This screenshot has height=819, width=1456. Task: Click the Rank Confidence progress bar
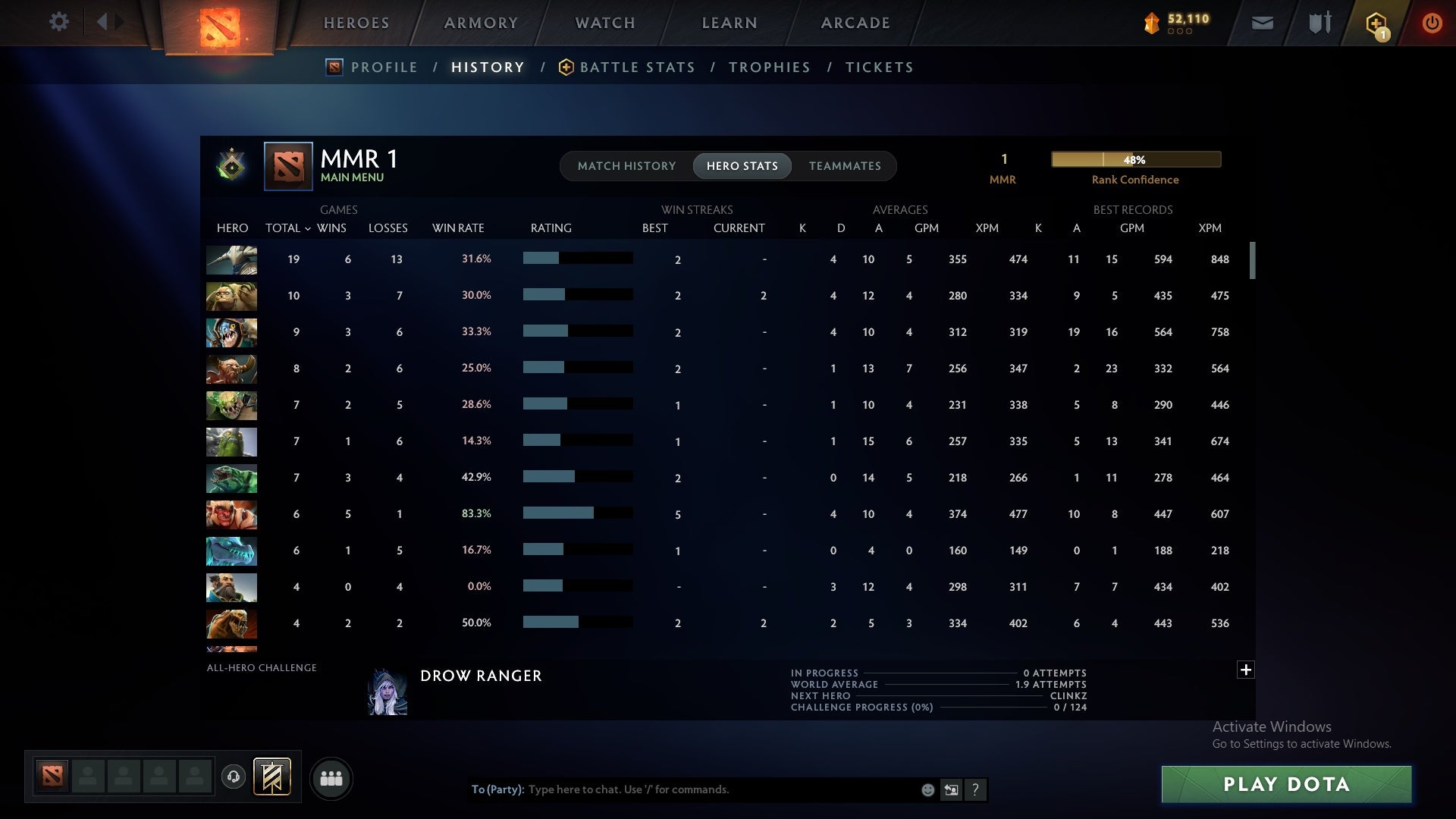pos(1135,159)
